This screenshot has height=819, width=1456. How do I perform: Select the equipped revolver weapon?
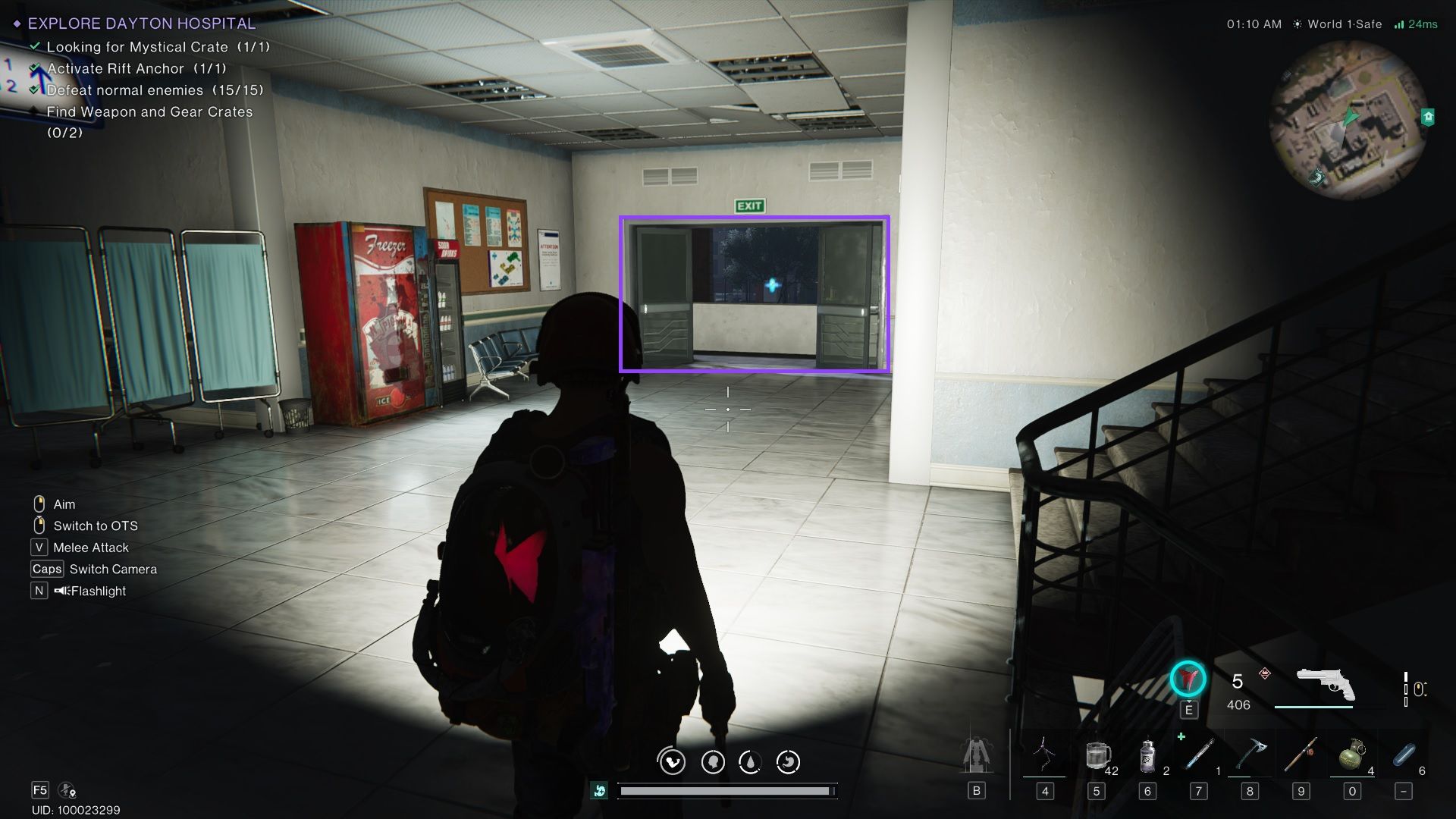1325,684
